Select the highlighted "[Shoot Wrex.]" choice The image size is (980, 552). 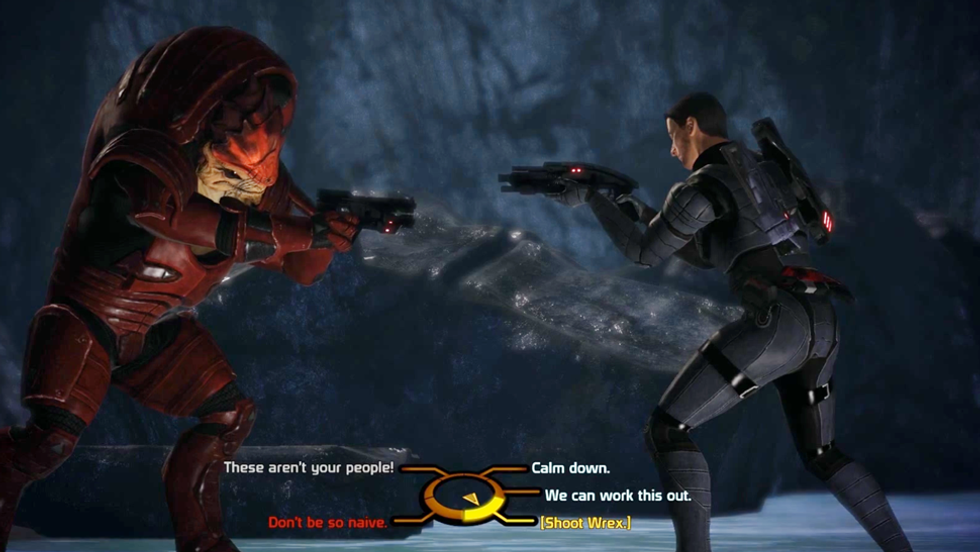tap(585, 522)
